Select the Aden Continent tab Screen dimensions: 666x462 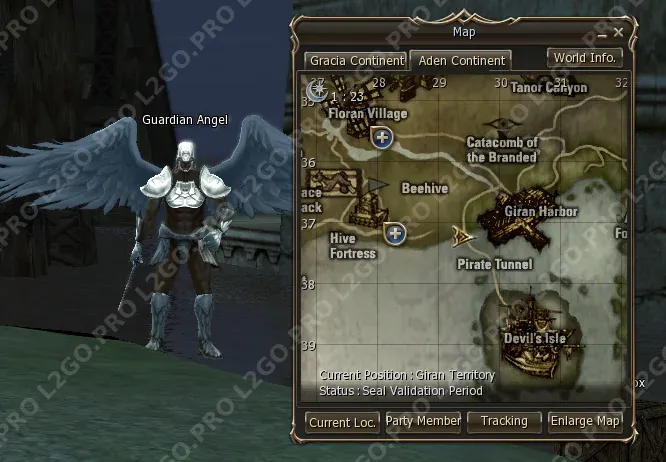(461, 60)
